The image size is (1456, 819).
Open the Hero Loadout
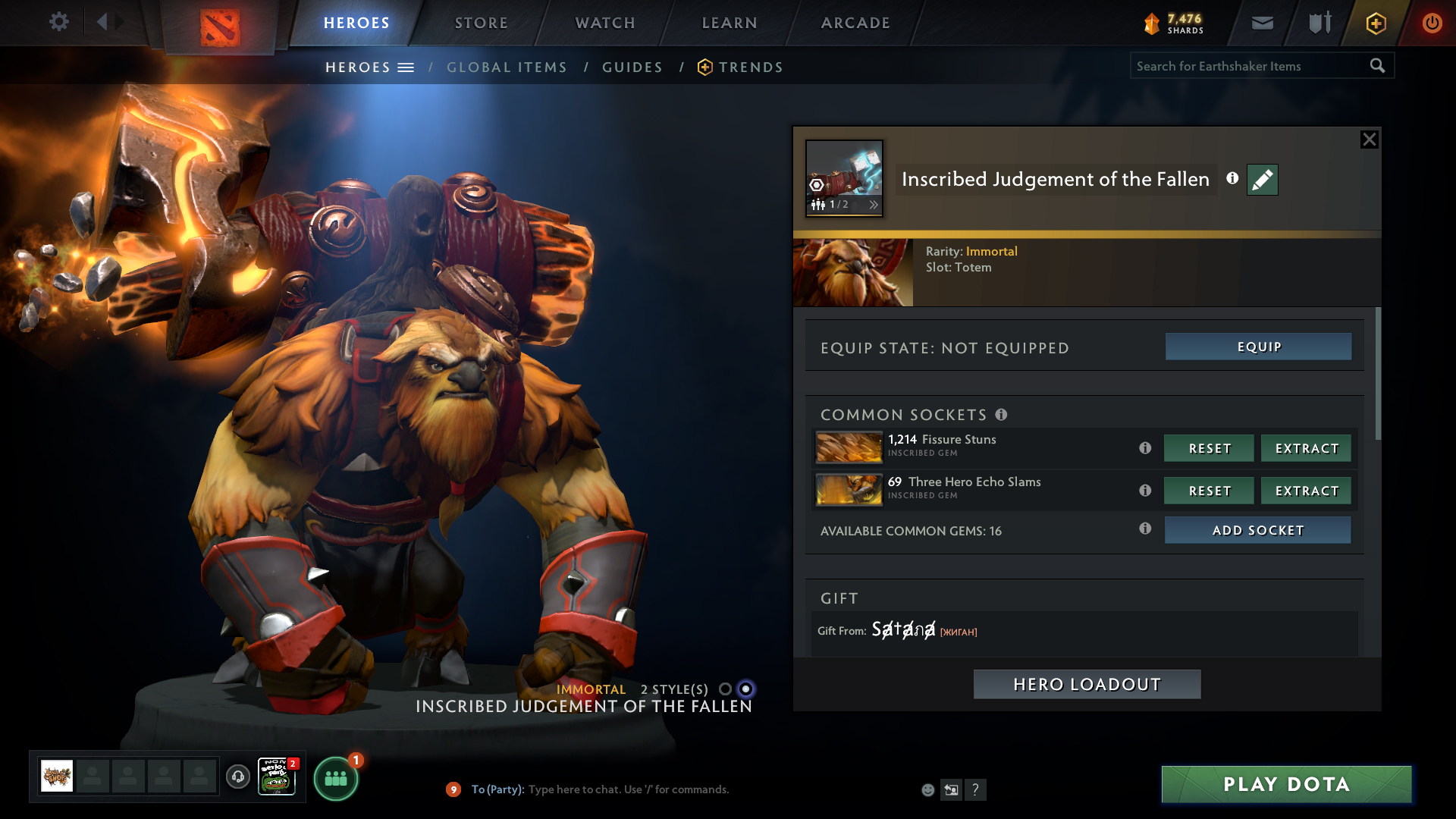[x=1087, y=684]
